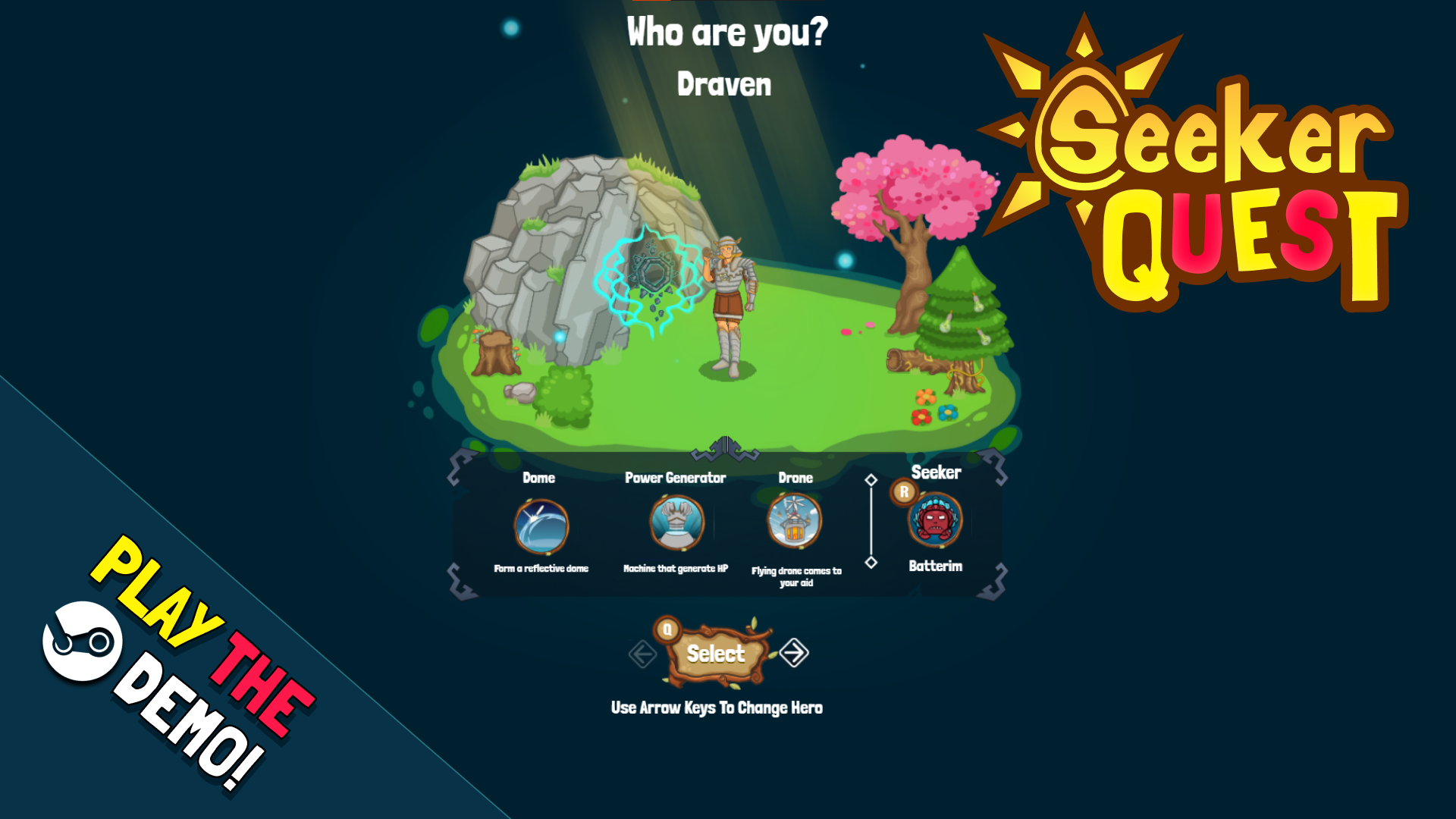
Task: Click the top diamond toggle near Seeker
Action: coord(871,479)
